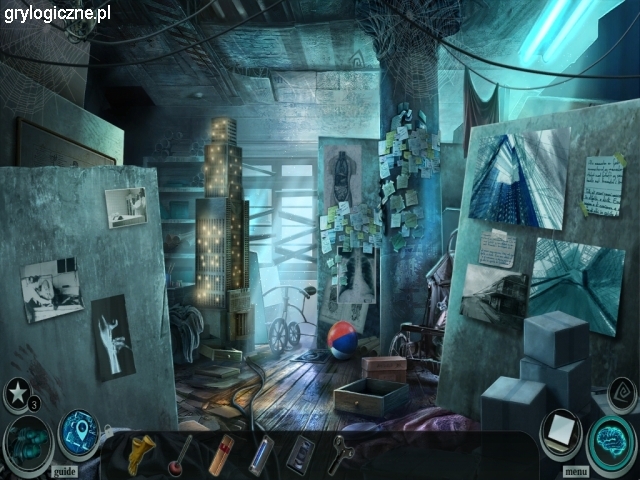
Task: Open the white notebook journal icon
Action: coord(561,434)
